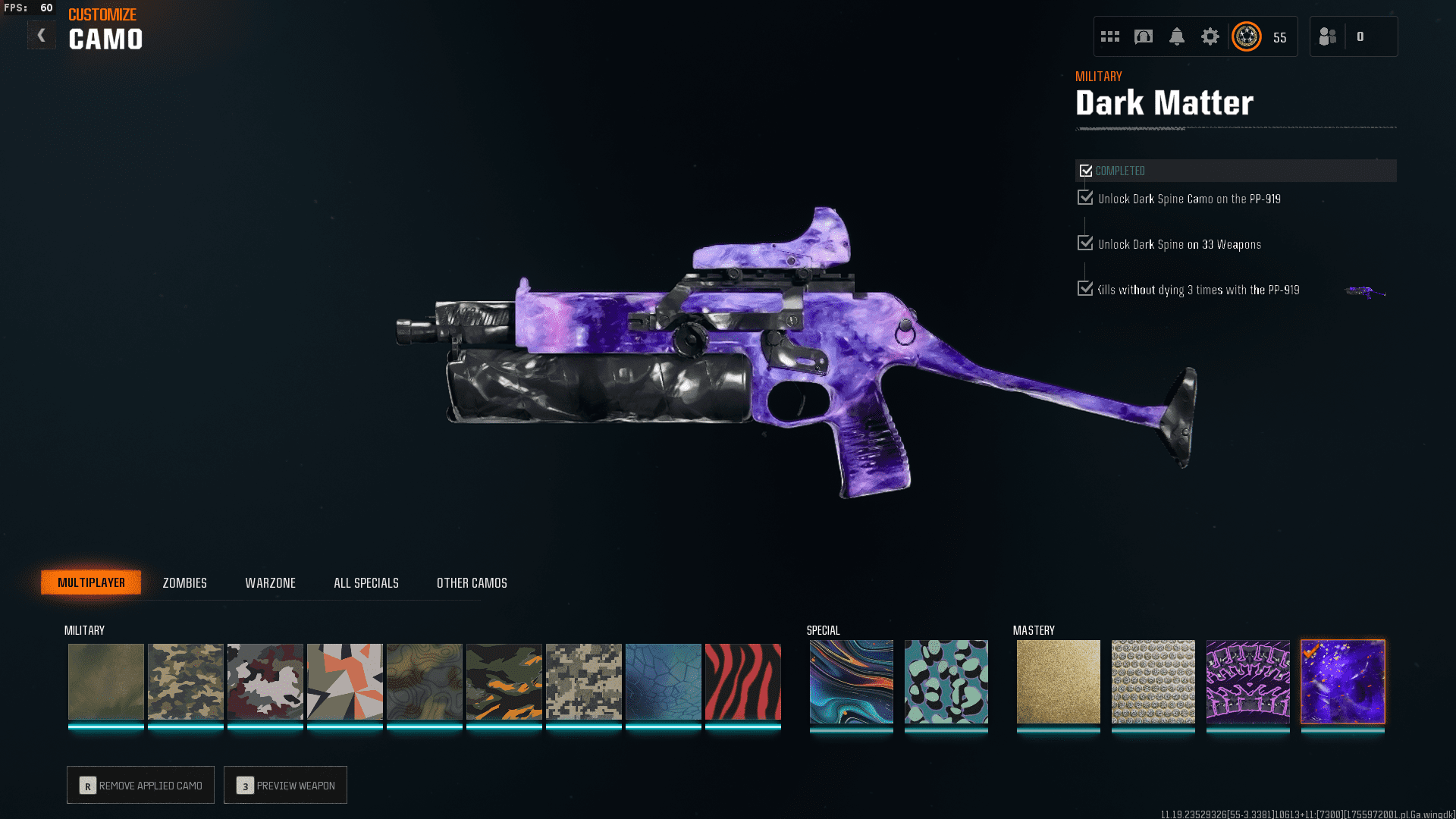1456x819 pixels.
Task: Pick the orange and white geometric camo
Action: [344, 681]
